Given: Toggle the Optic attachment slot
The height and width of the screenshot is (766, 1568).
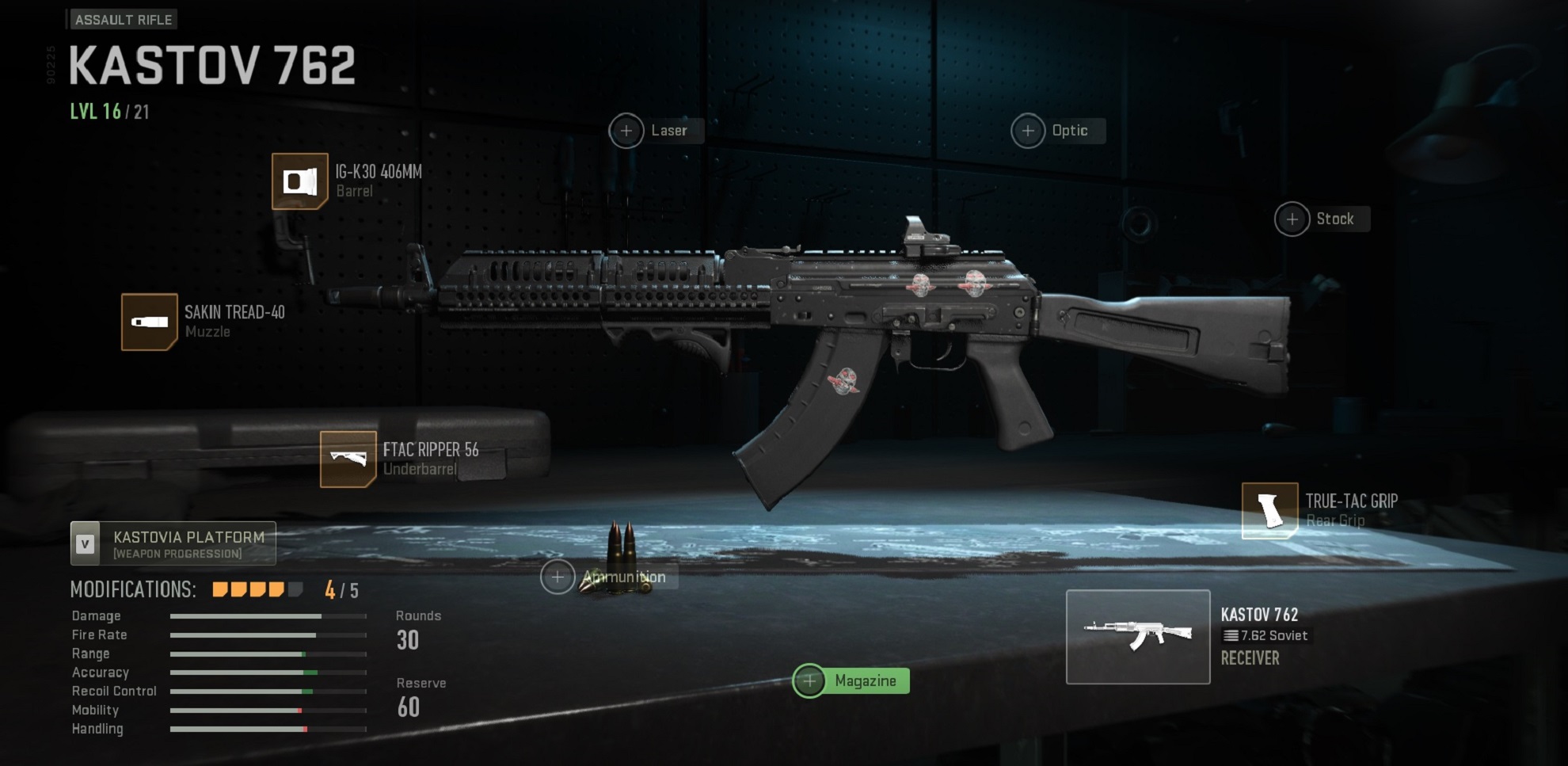Looking at the screenshot, I should coord(1028,130).
